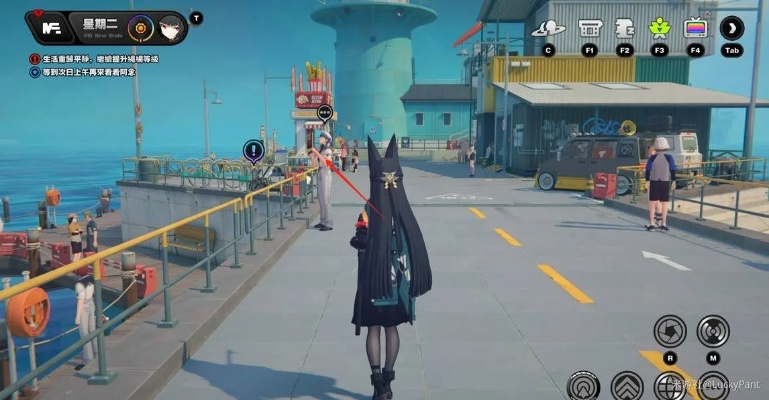The height and width of the screenshot is (400, 769).
Task: Expand the top-right arrow menu
Action: [732, 28]
